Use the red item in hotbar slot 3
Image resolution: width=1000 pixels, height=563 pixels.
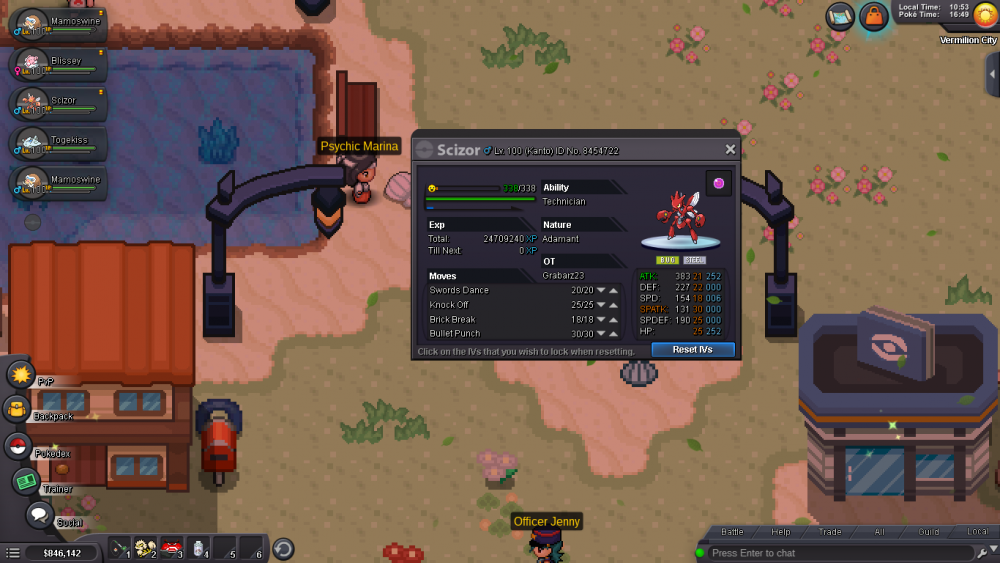172,548
